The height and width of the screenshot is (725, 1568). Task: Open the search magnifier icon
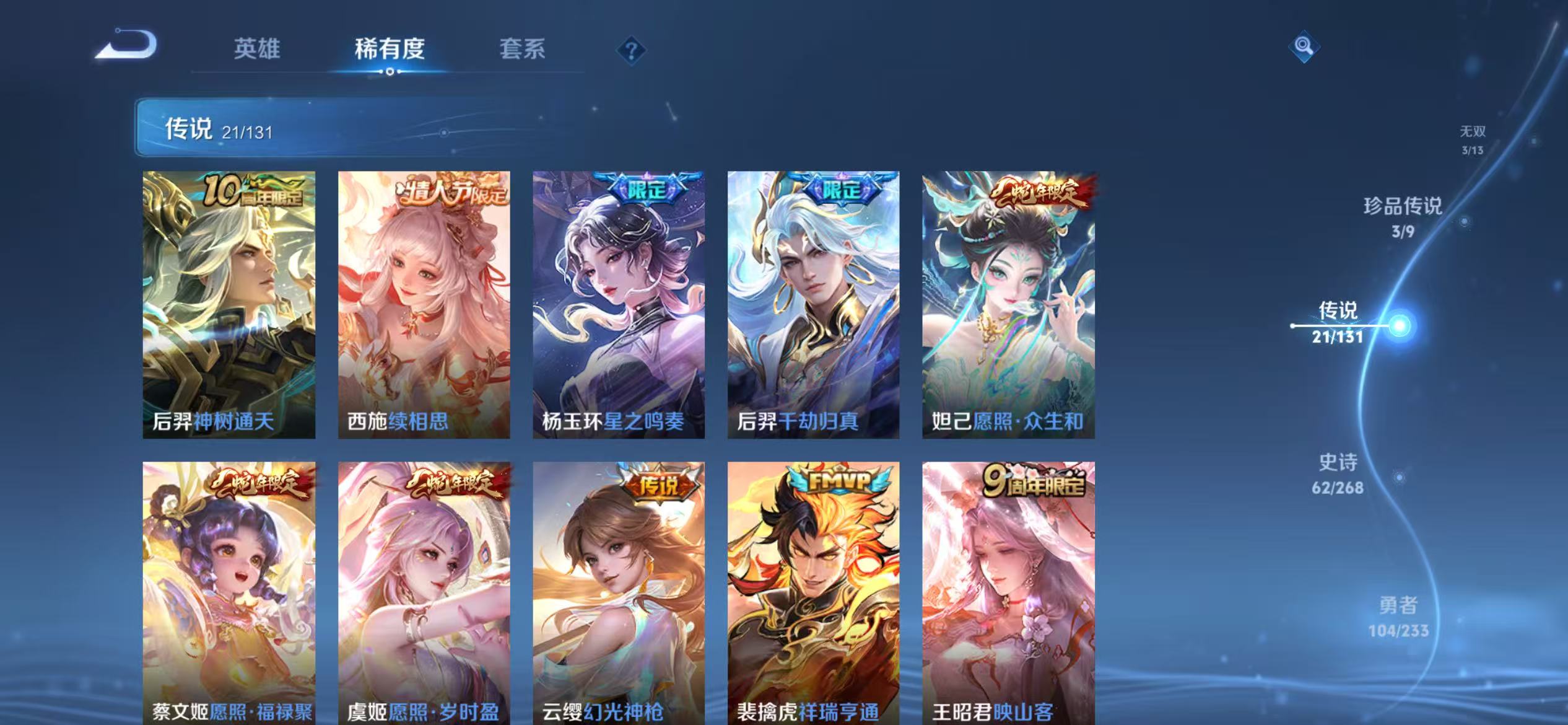click(x=1304, y=46)
